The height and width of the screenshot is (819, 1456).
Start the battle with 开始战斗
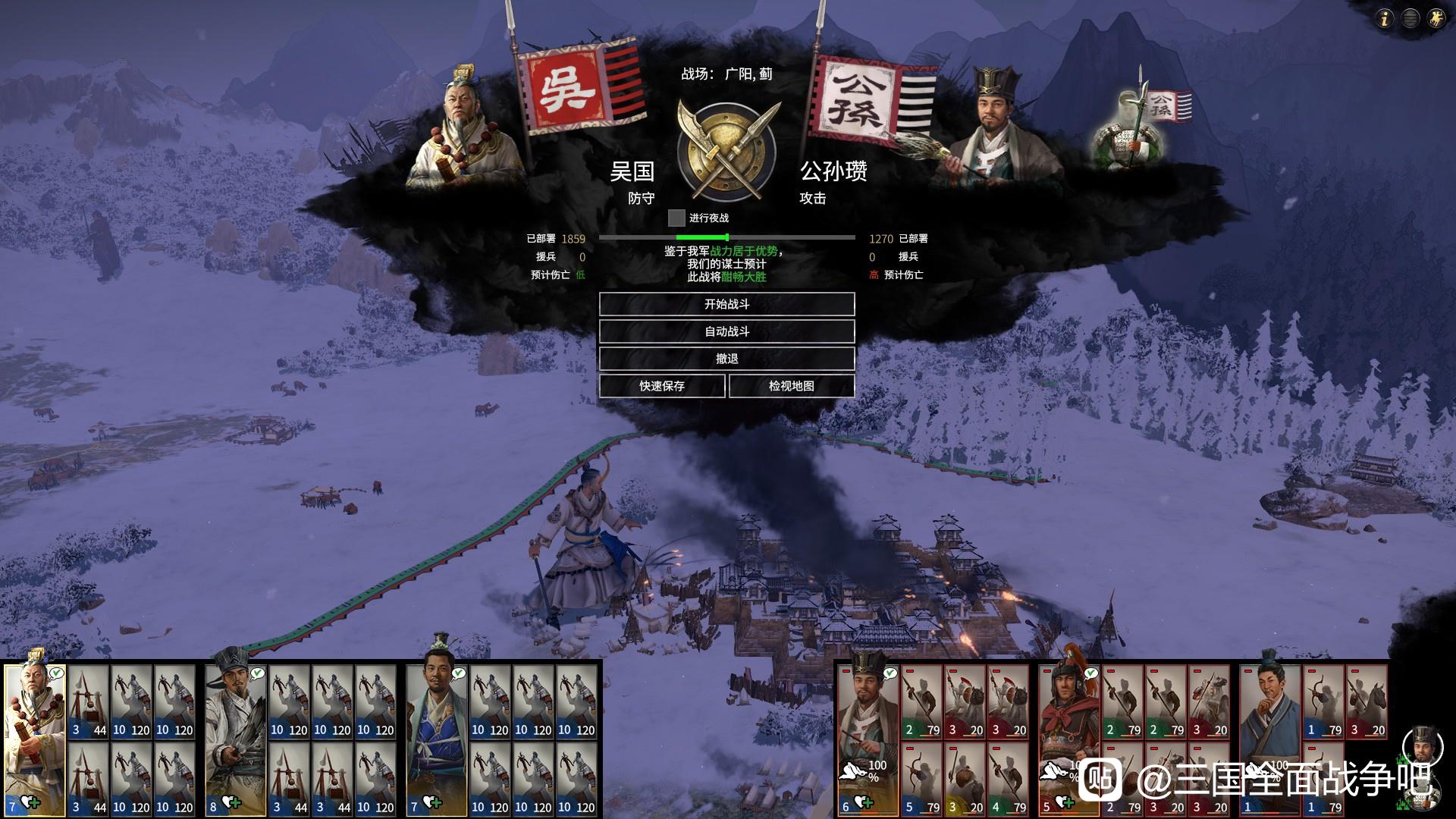point(726,304)
